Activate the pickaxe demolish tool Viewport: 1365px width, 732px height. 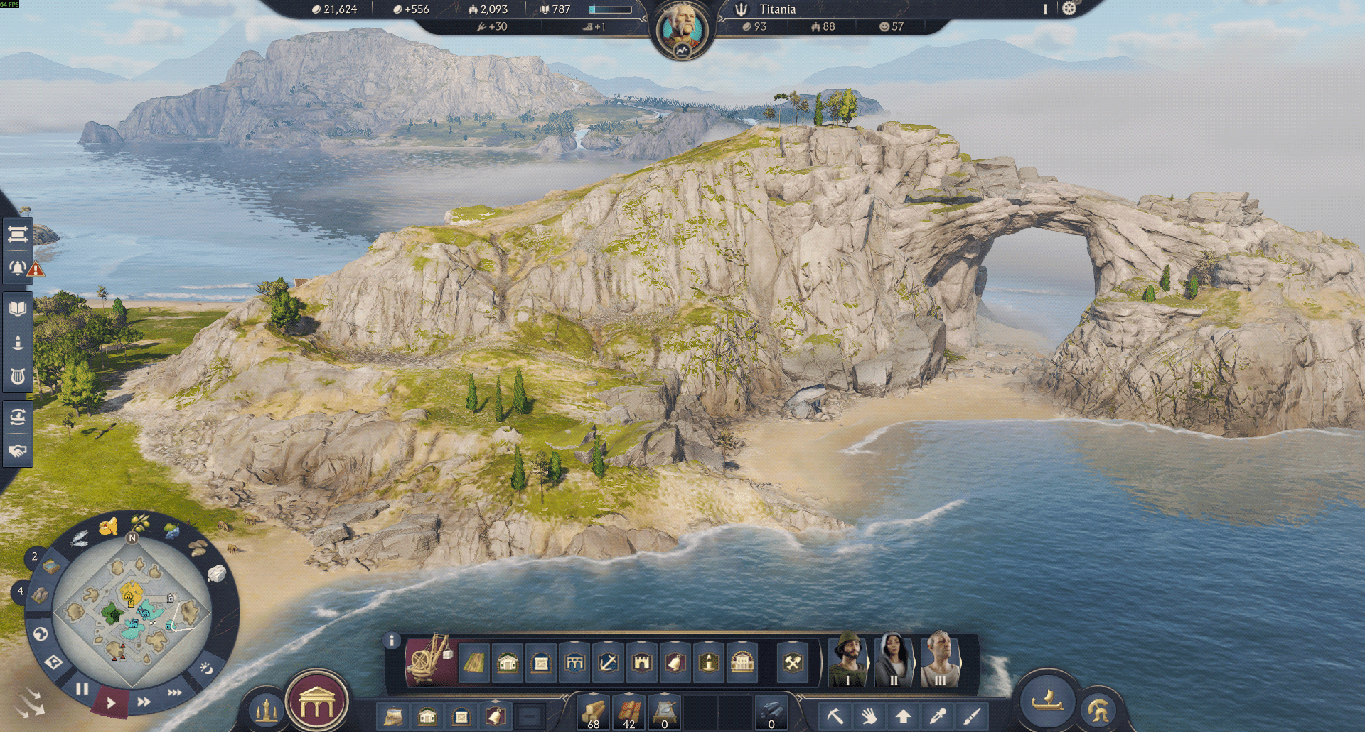pyautogui.click(x=835, y=716)
